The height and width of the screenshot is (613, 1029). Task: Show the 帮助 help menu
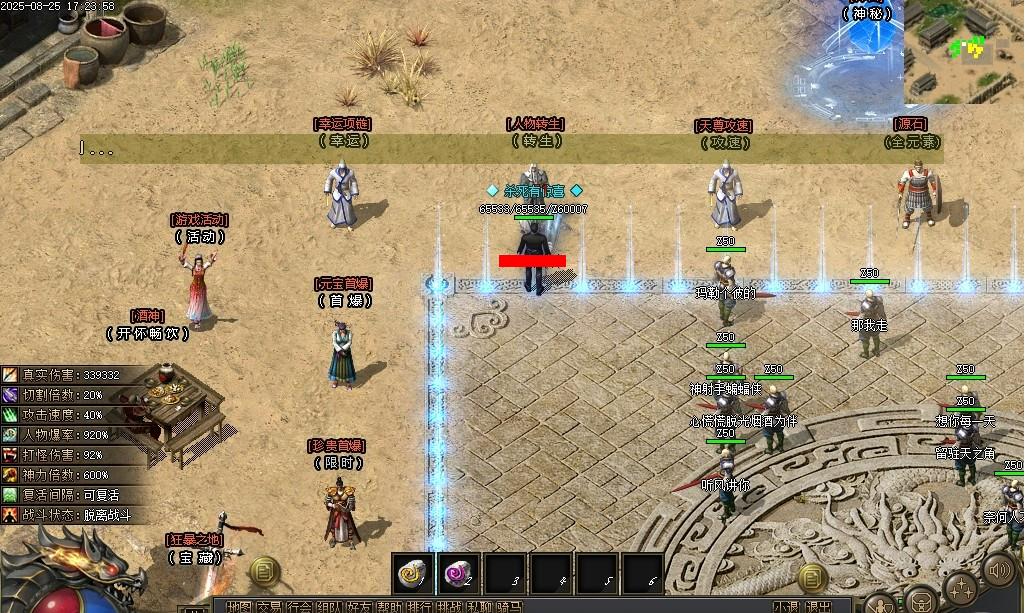coord(388,606)
